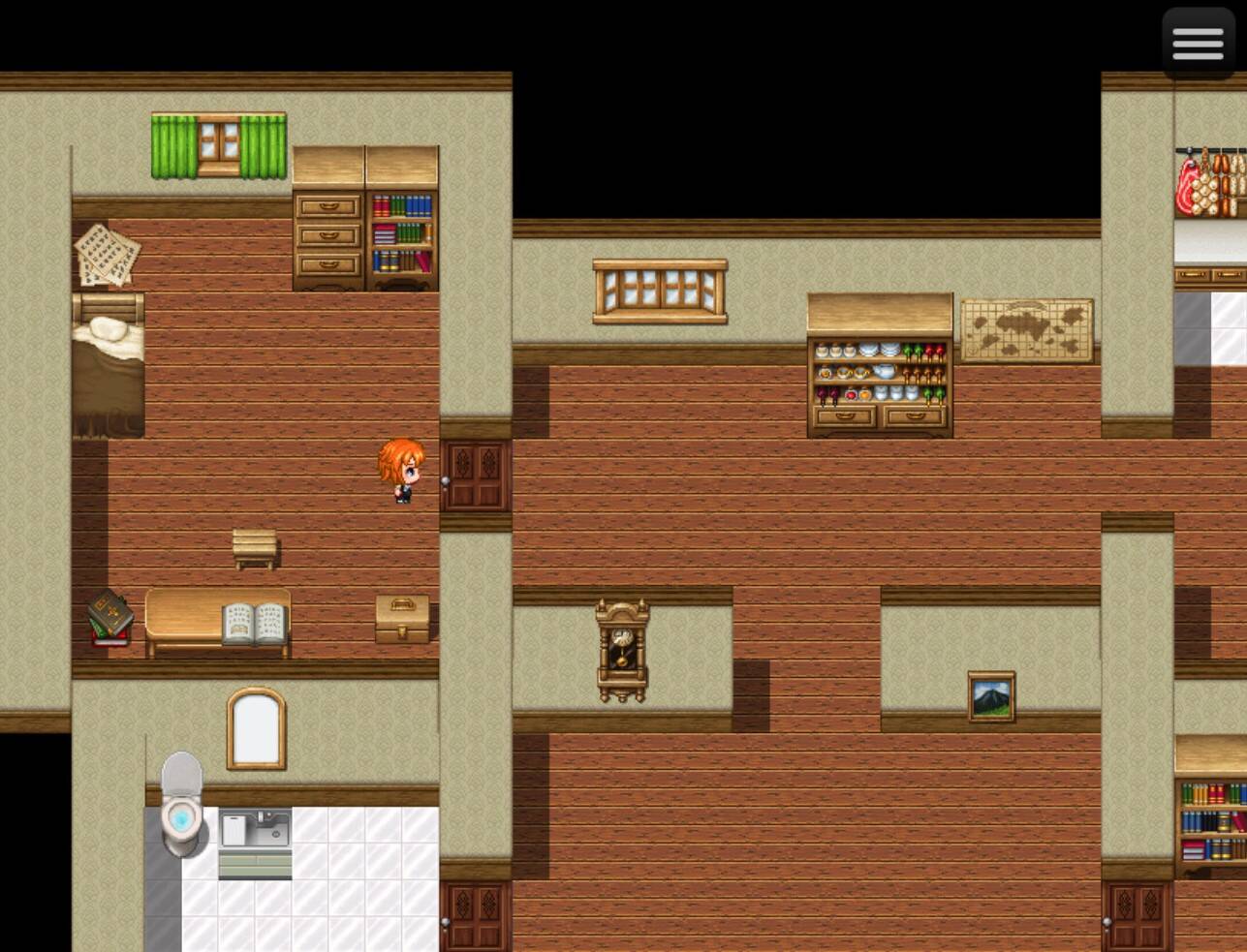Select the railing window in the upper hallway
The height and width of the screenshot is (952, 1247).
(x=659, y=291)
